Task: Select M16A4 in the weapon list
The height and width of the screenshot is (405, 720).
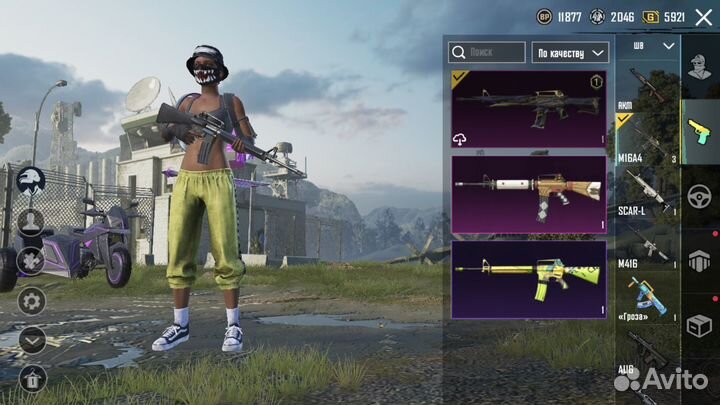Action: (647, 146)
